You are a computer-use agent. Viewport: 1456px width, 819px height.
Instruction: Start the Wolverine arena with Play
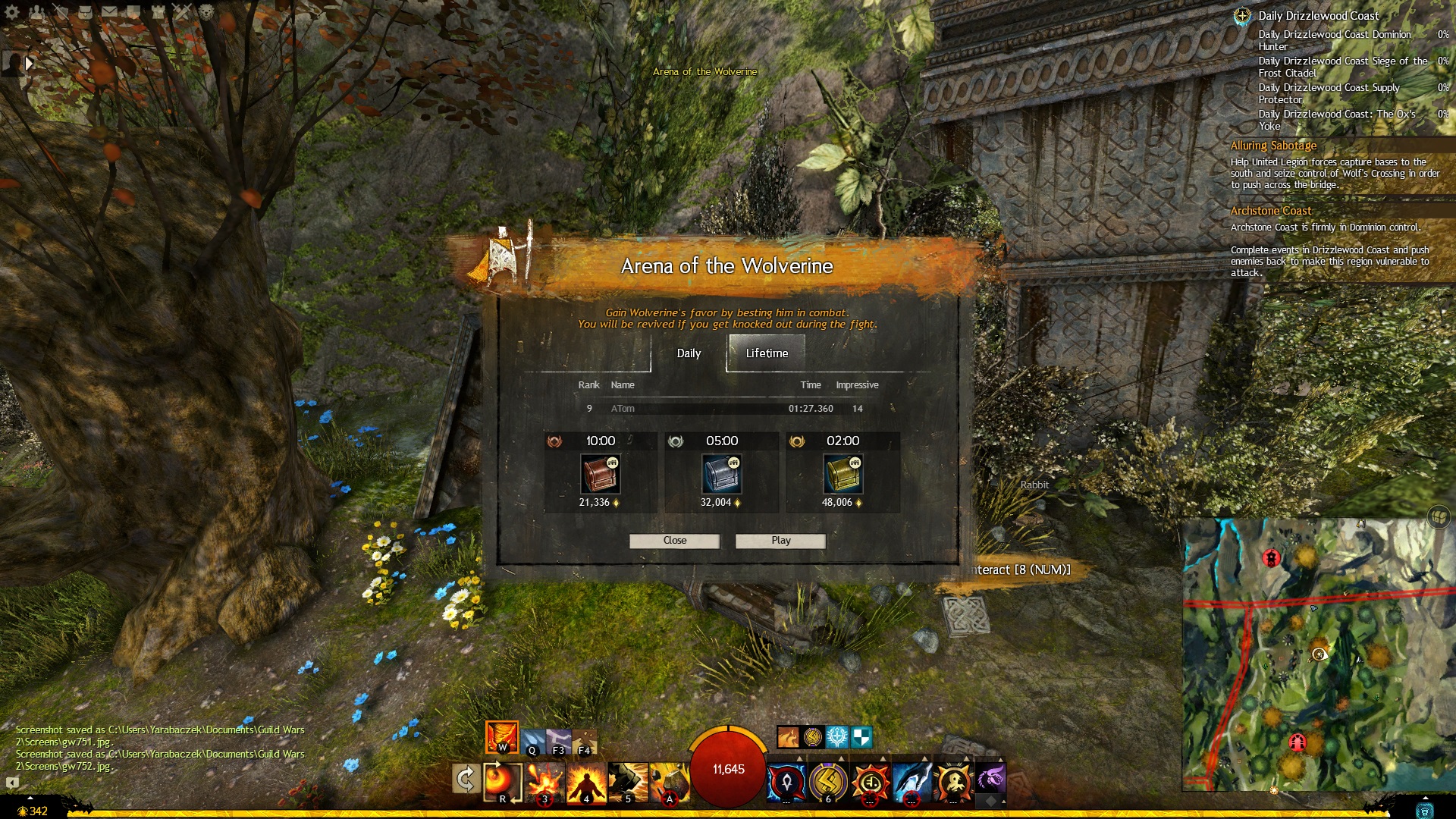tap(780, 541)
